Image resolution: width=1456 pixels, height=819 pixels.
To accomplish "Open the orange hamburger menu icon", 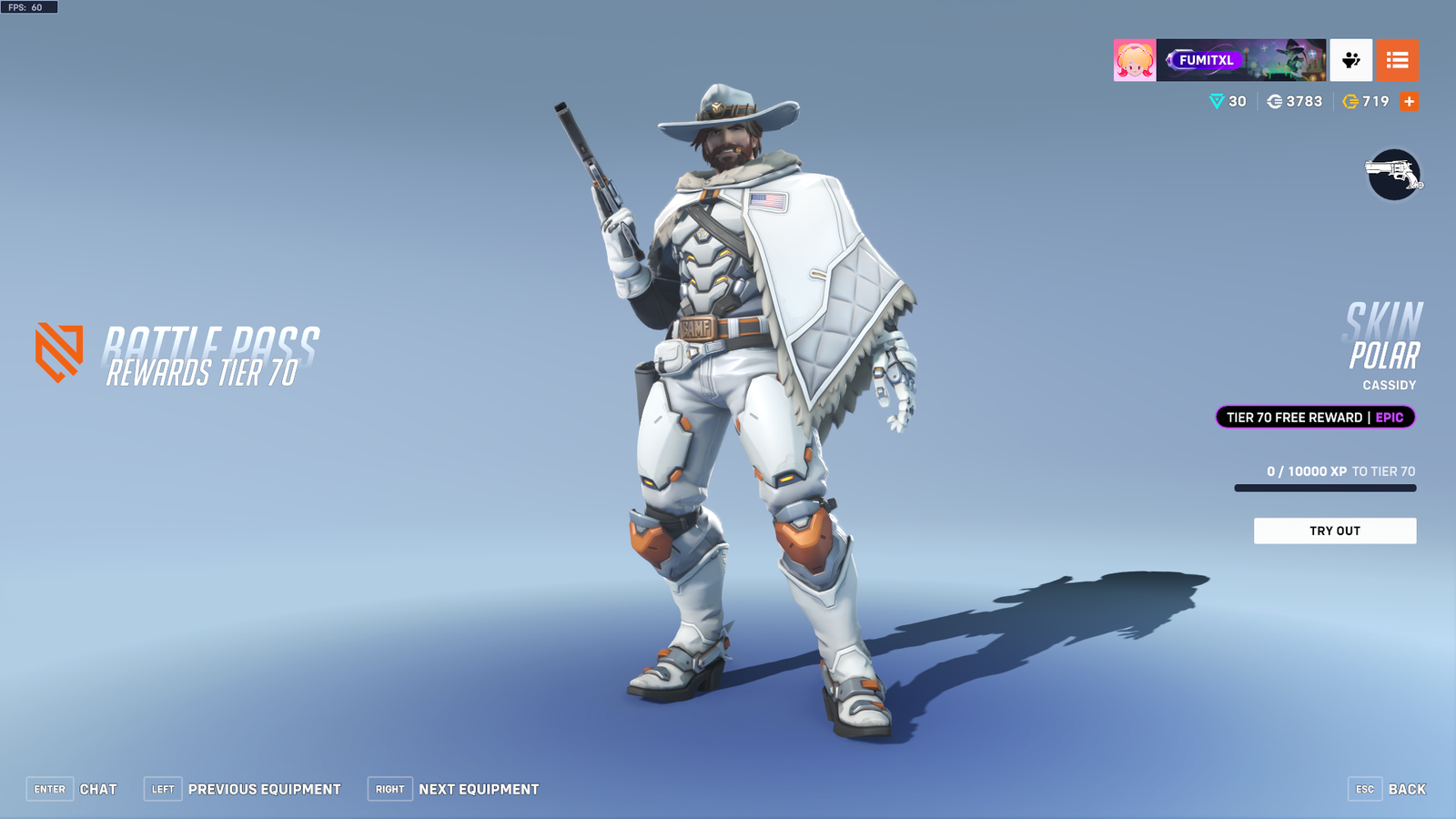I will click(x=1399, y=60).
